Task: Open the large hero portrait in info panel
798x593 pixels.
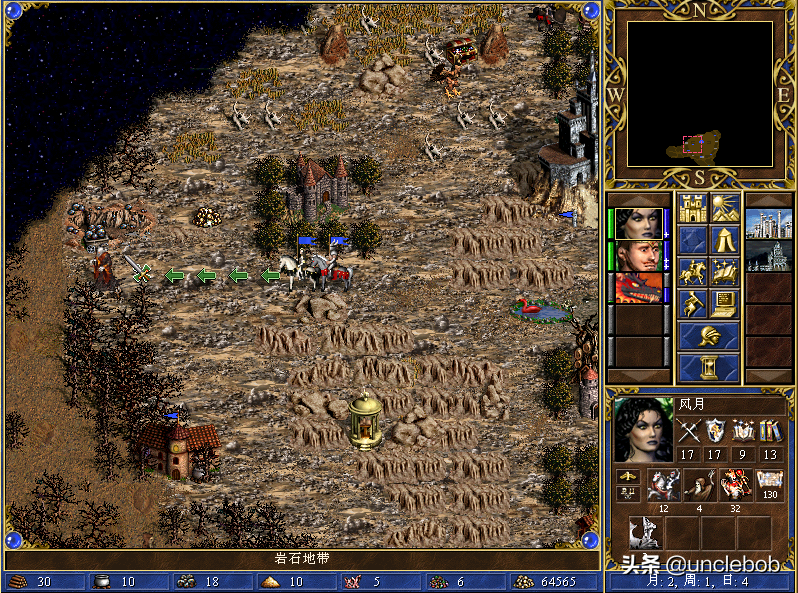Action: [643, 429]
